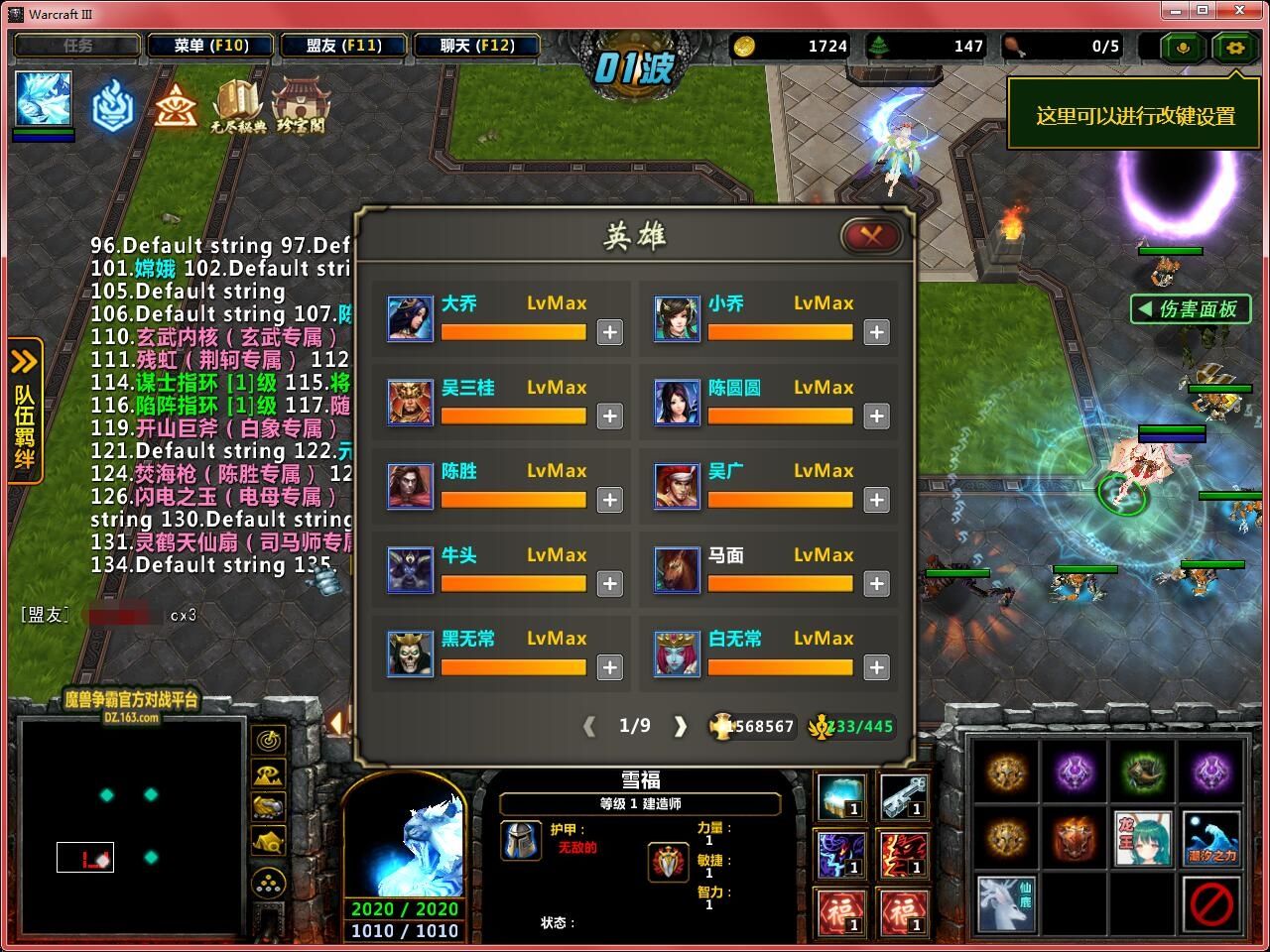Click the plus button beside 陈圆圆
Image resolution: width=1270 pixels, height=952 pixels.
click(876, 416)
